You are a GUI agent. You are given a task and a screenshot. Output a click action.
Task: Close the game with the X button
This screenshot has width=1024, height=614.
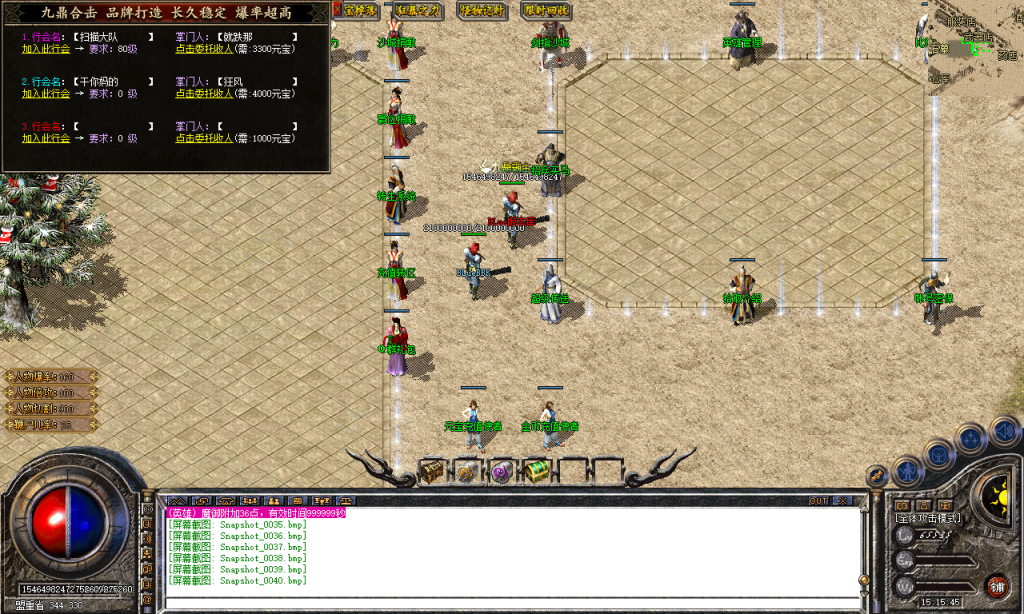[844, 500]
